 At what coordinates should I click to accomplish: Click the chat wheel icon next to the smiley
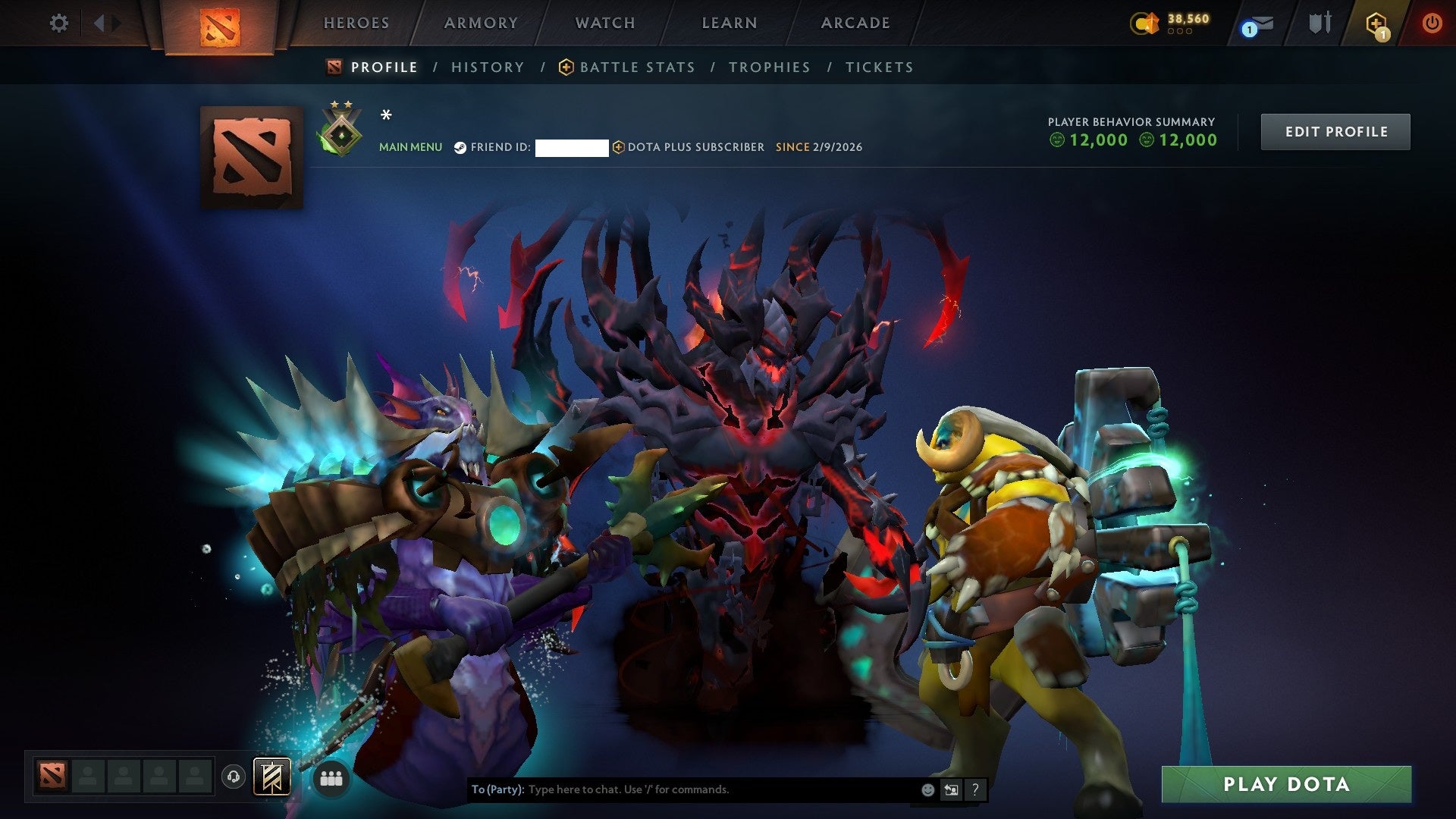[952, 789]
